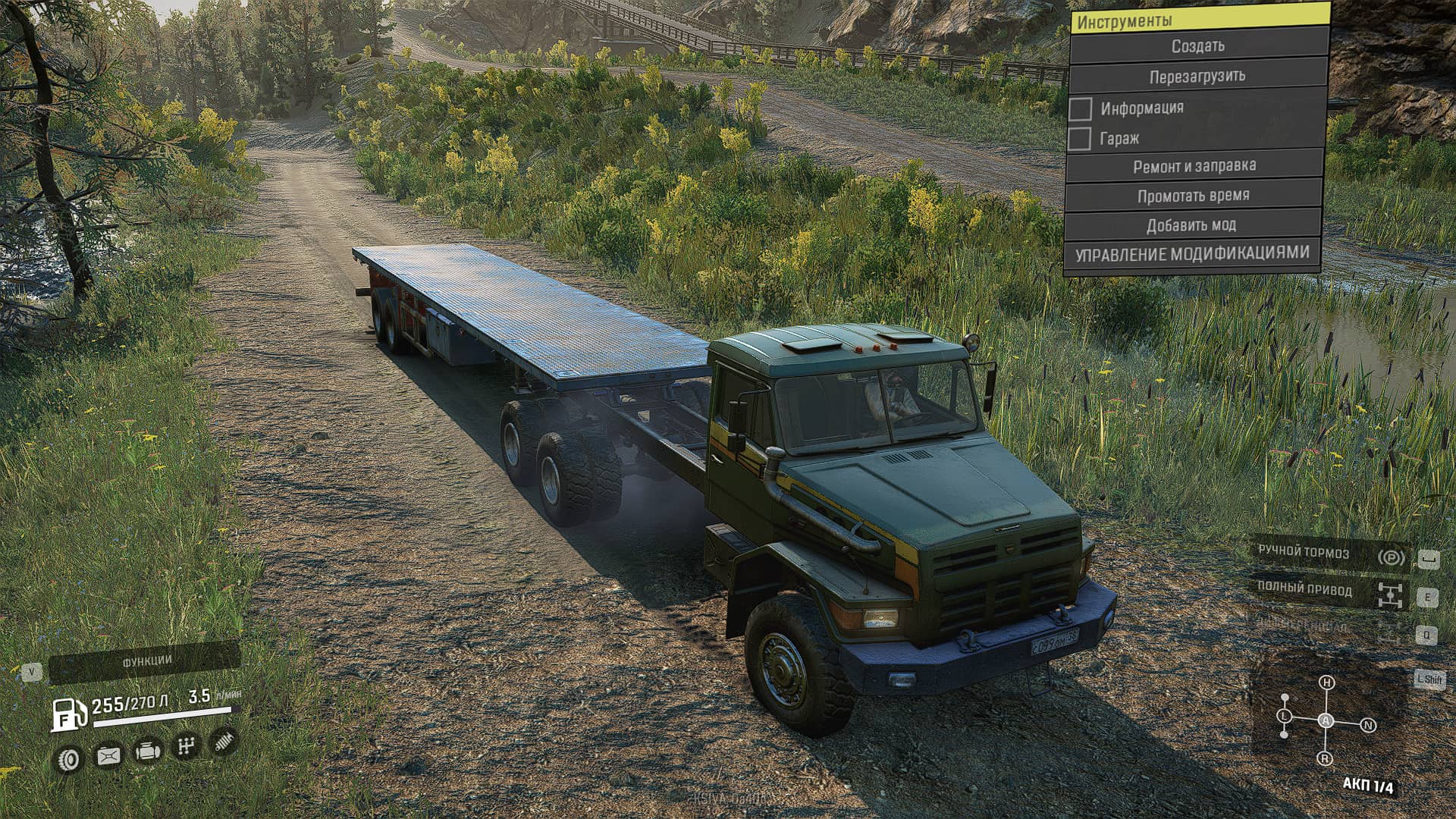Viewport: 1456px width, 819px height.
Task: Open the Добавить мод option
Action: click(1191, 225)
